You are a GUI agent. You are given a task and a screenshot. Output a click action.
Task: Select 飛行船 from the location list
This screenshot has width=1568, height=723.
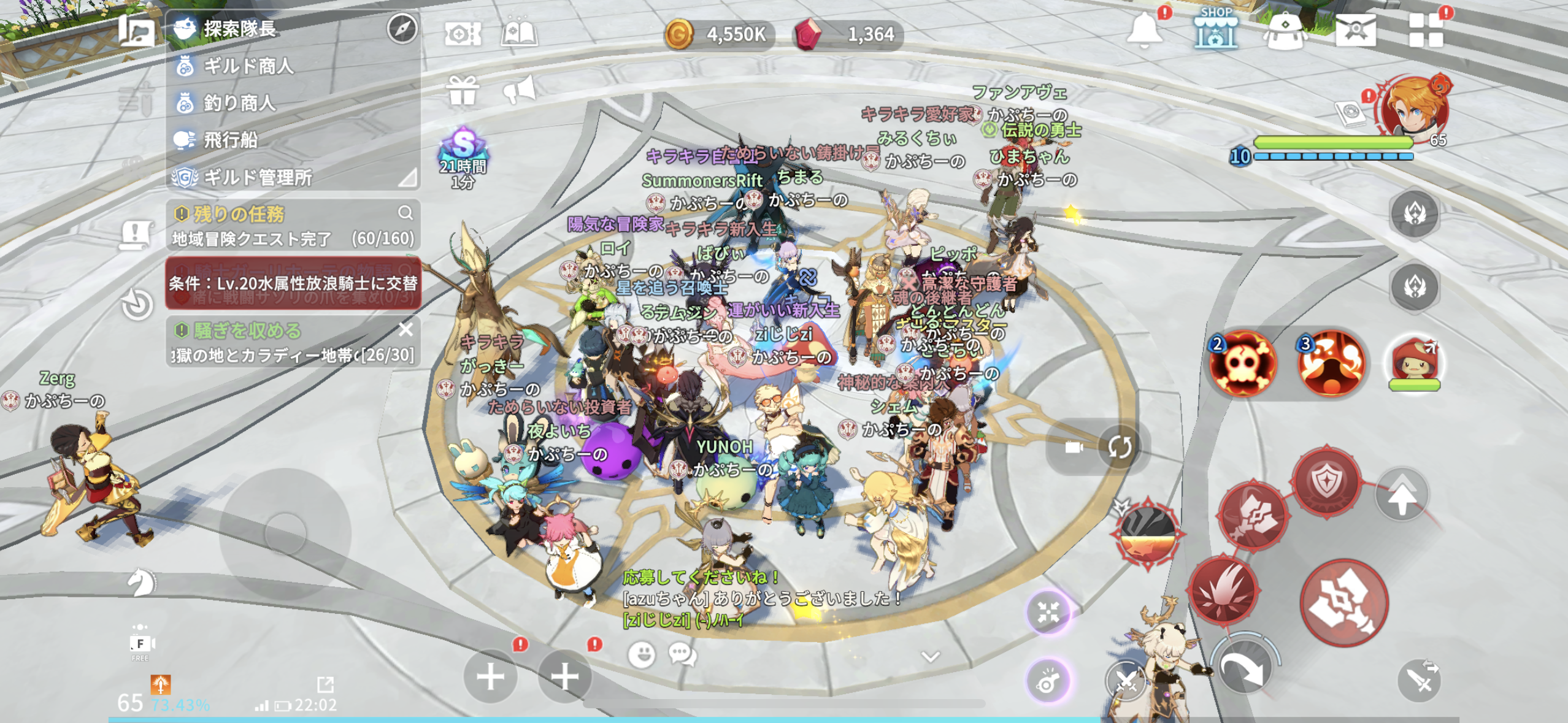coord(230,140)
